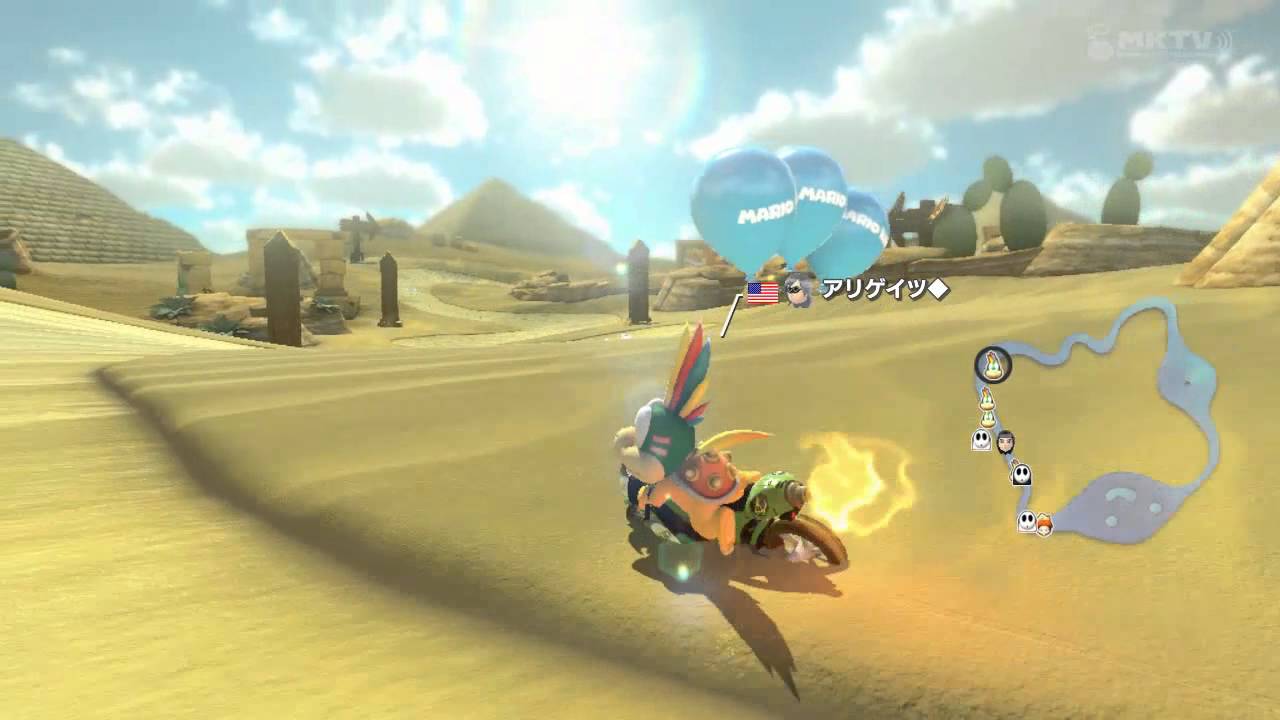Select the dark-haired Mii racer icon on the map
The width and height of the screenshot is (1280, 720).
coord(1007,442)
